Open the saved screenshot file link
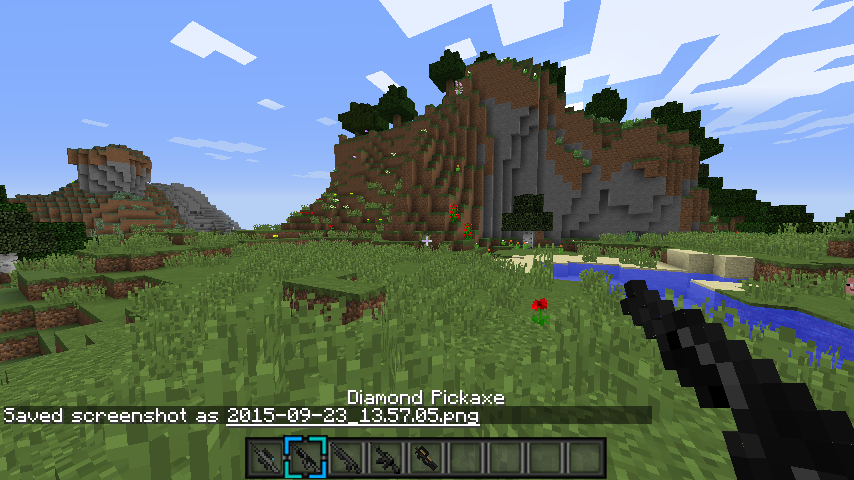The width and height of the screenshot is (854, 480). (x=353, y=415)
